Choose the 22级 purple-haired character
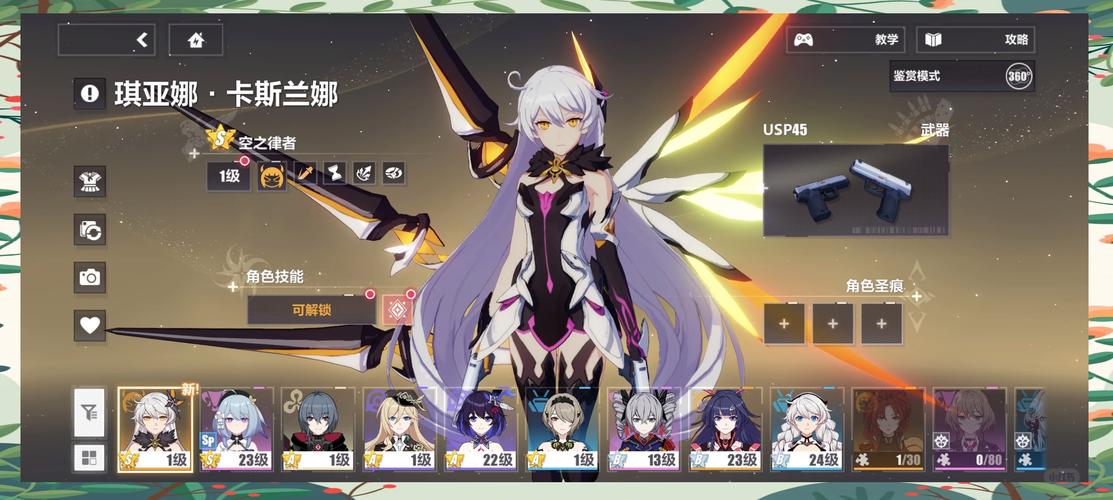Screen dimensions: 1113x500 482,430
